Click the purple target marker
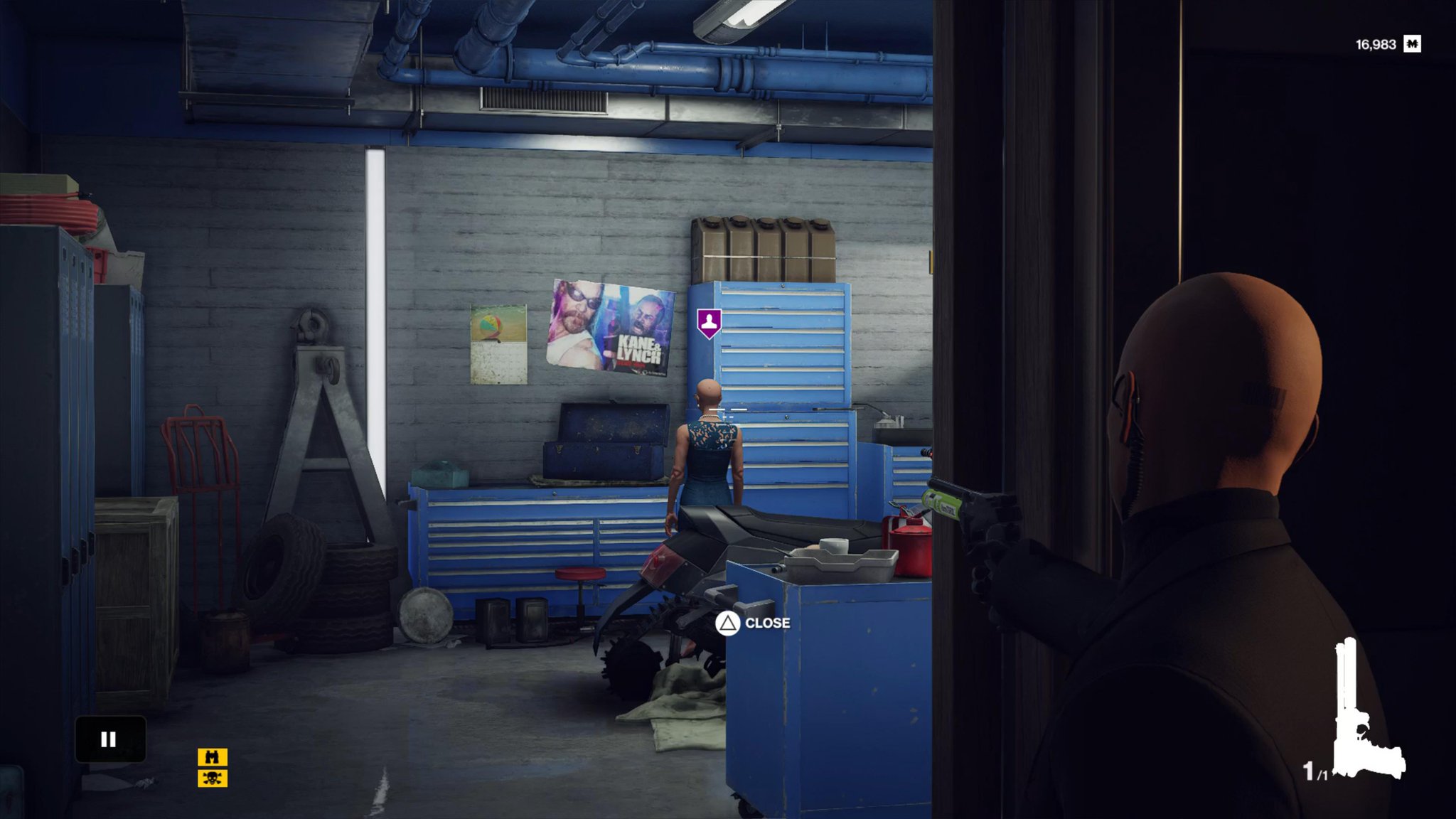The width and height of the screenshot is (1456, 819). (709, 323)
